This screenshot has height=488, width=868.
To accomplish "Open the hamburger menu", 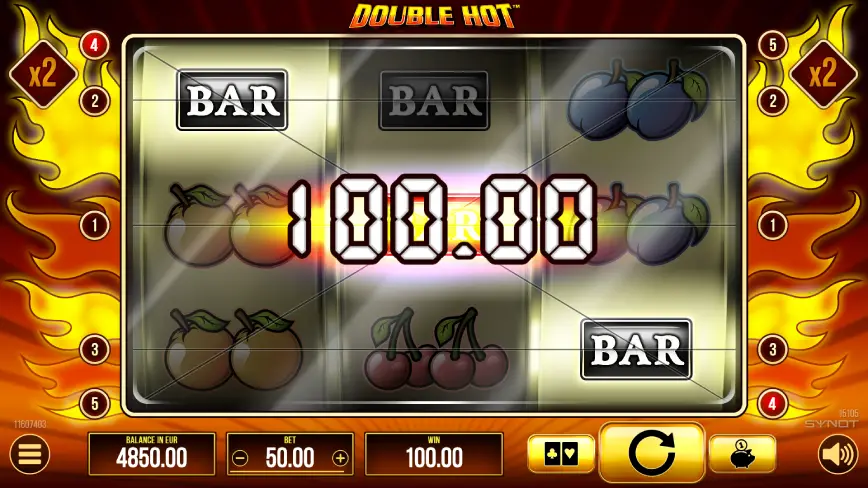I will point(30,455).
